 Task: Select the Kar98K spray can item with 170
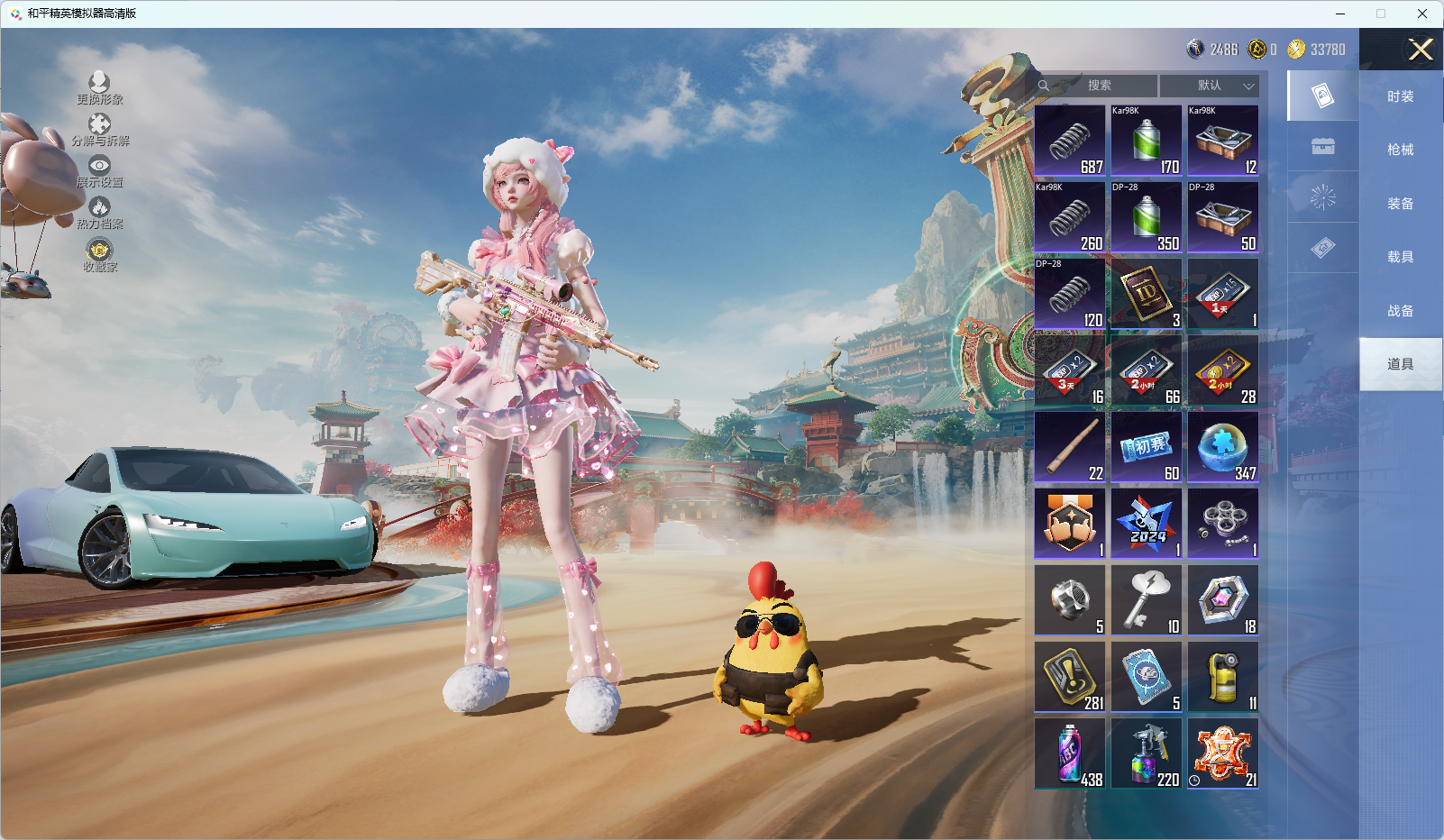[1147, 141]
